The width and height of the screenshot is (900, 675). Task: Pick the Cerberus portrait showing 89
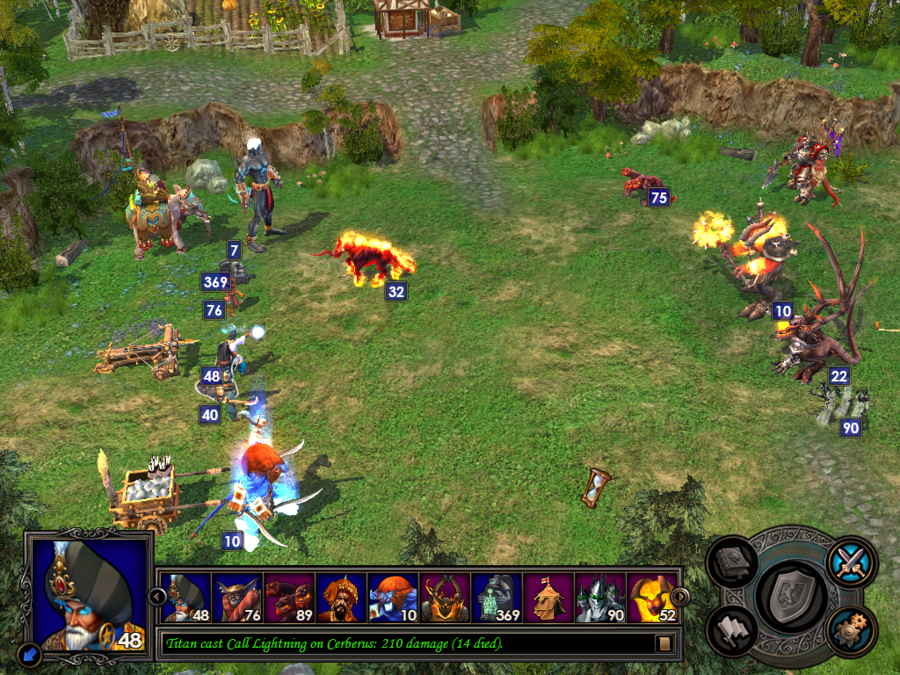point(290,597)
